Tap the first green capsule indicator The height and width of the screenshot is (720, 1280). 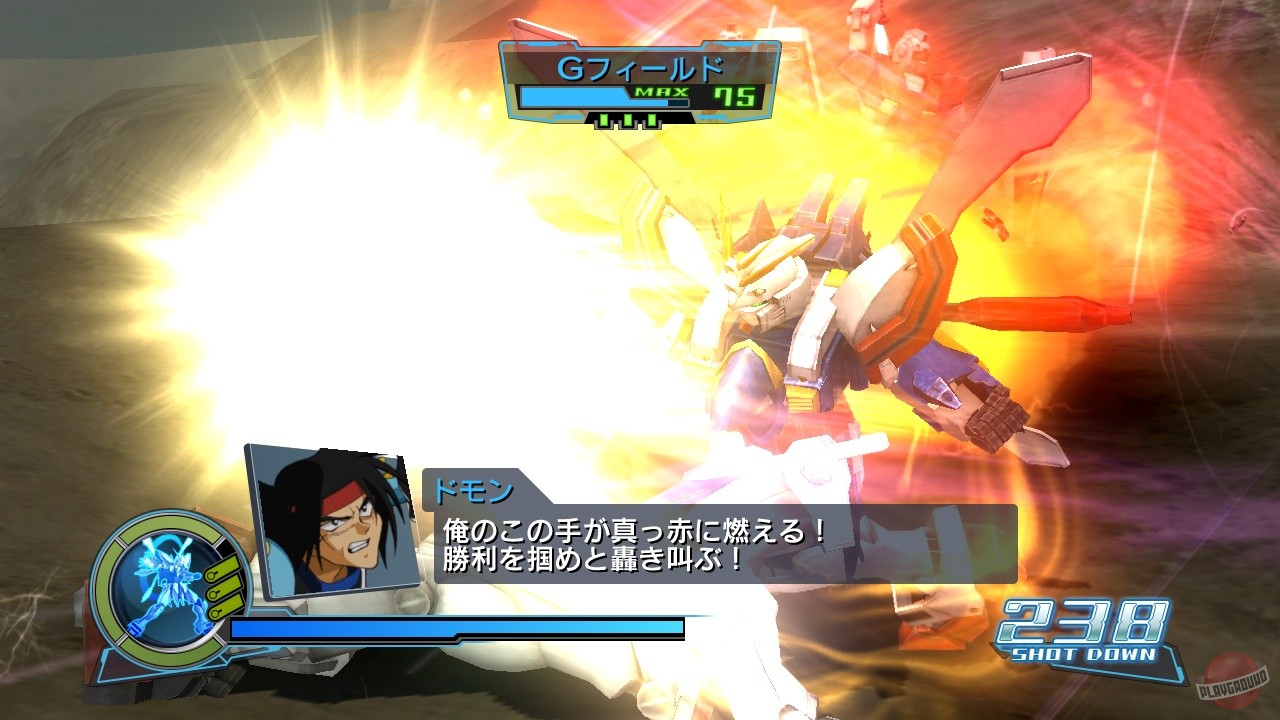pos(221,566)
